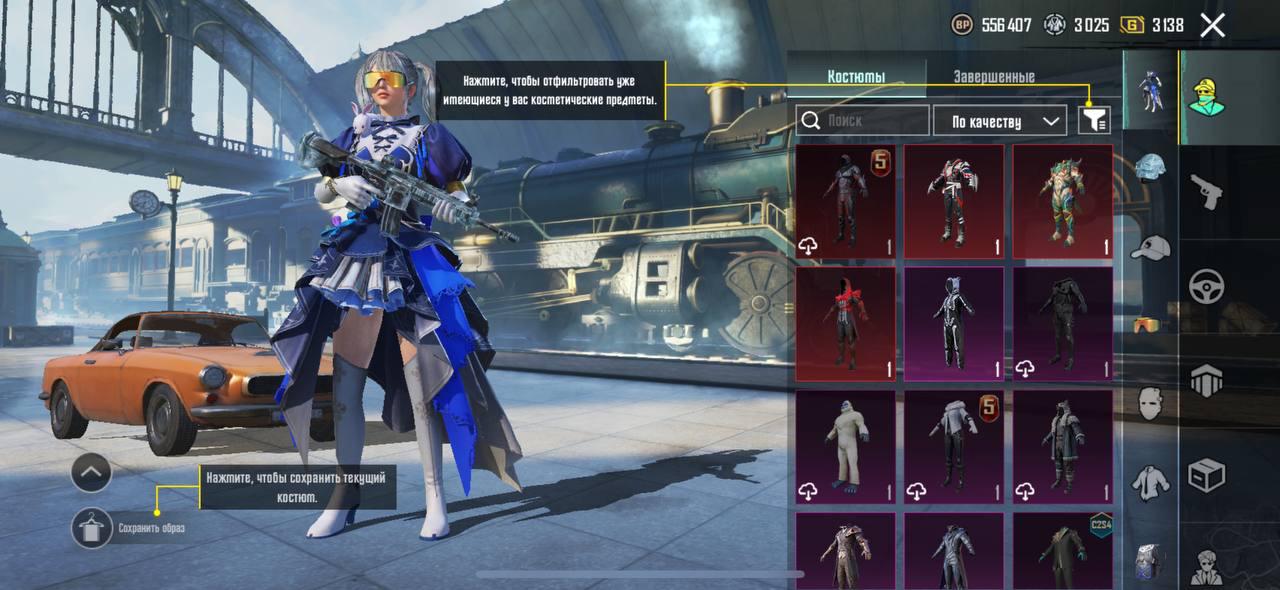Open the box crate category
This screenshot has height=590, width=1280.
point(1207,475)
